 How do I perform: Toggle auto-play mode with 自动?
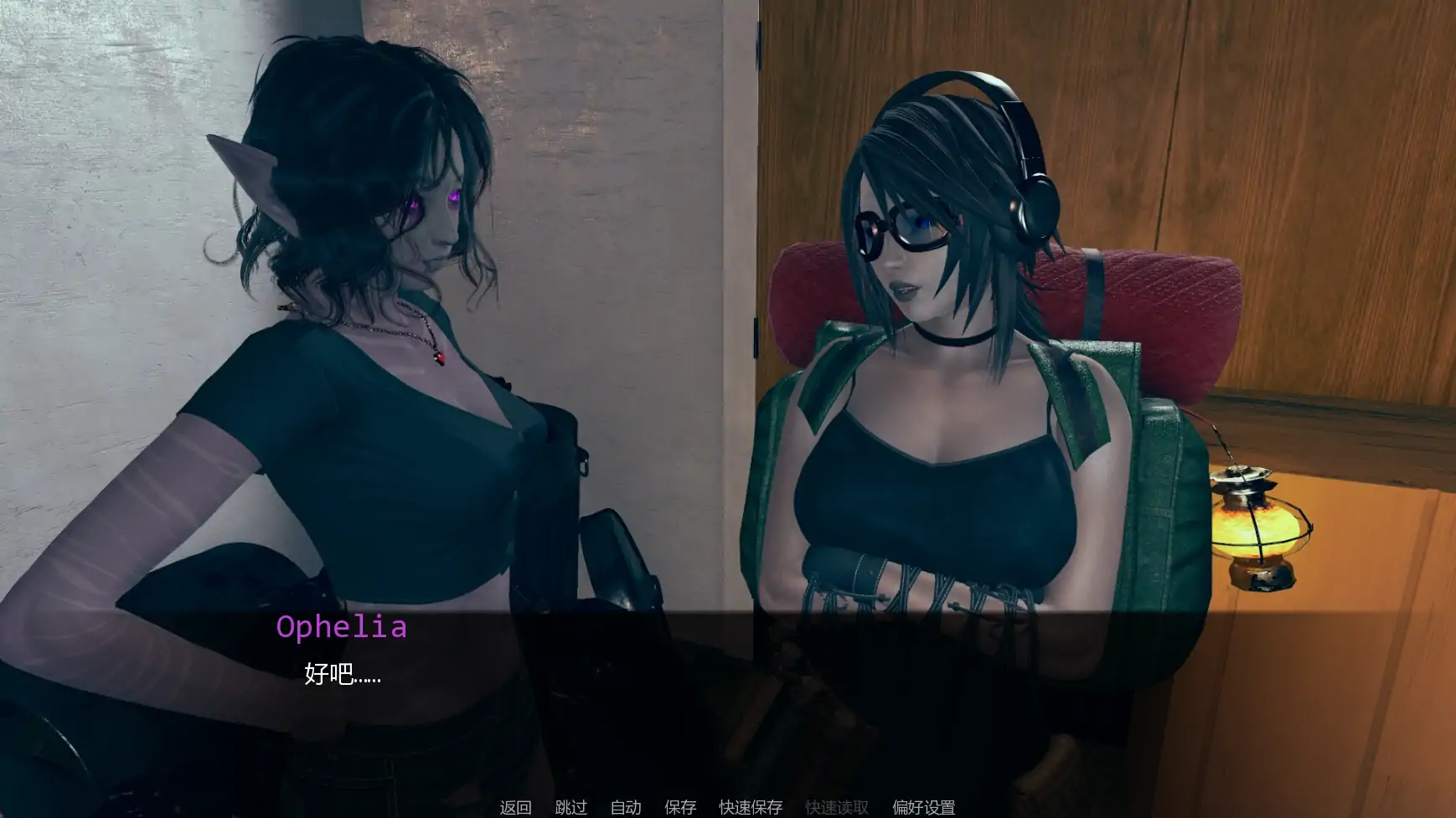626,807
